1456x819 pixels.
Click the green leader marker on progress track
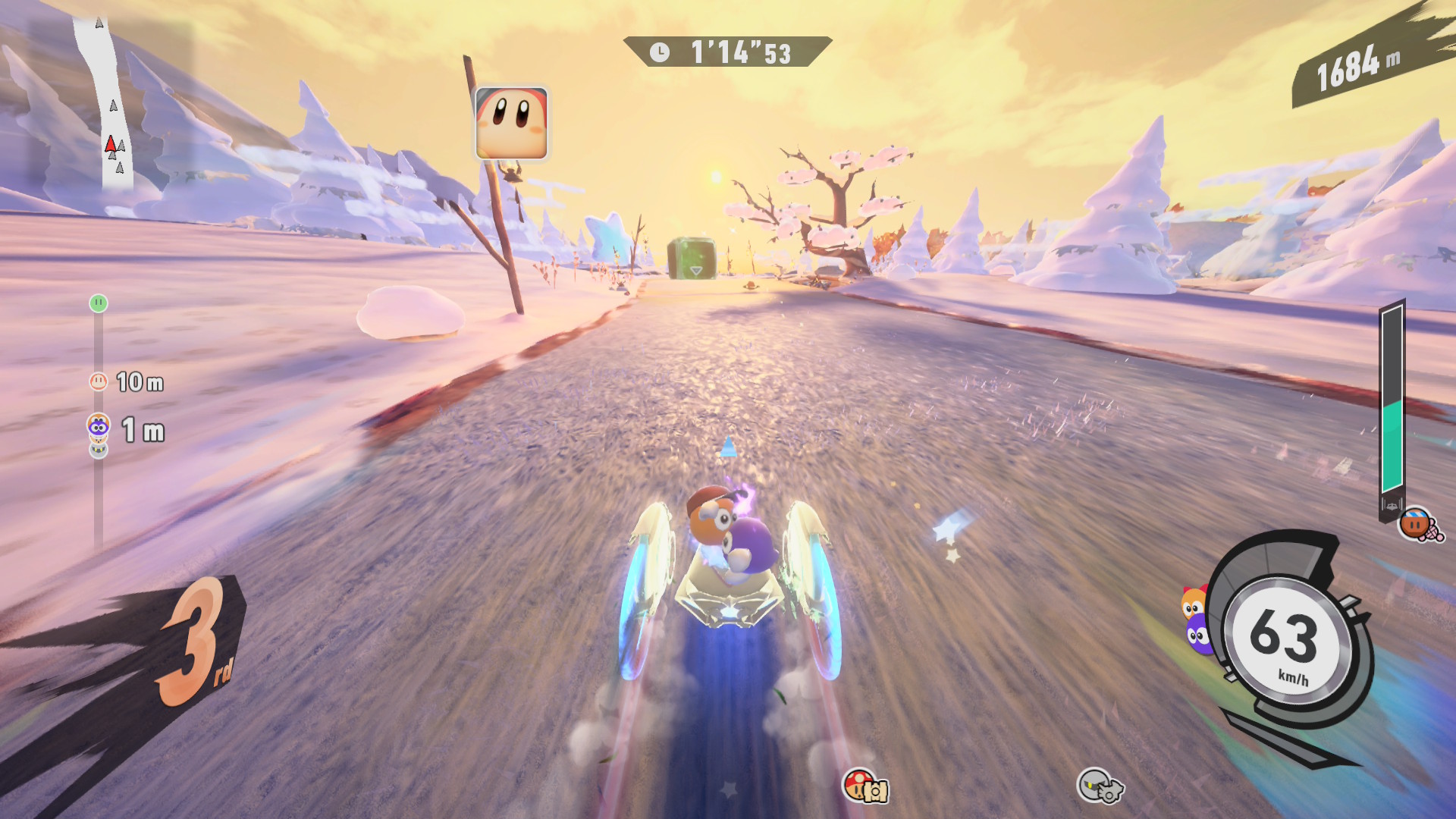coord(99,303)
